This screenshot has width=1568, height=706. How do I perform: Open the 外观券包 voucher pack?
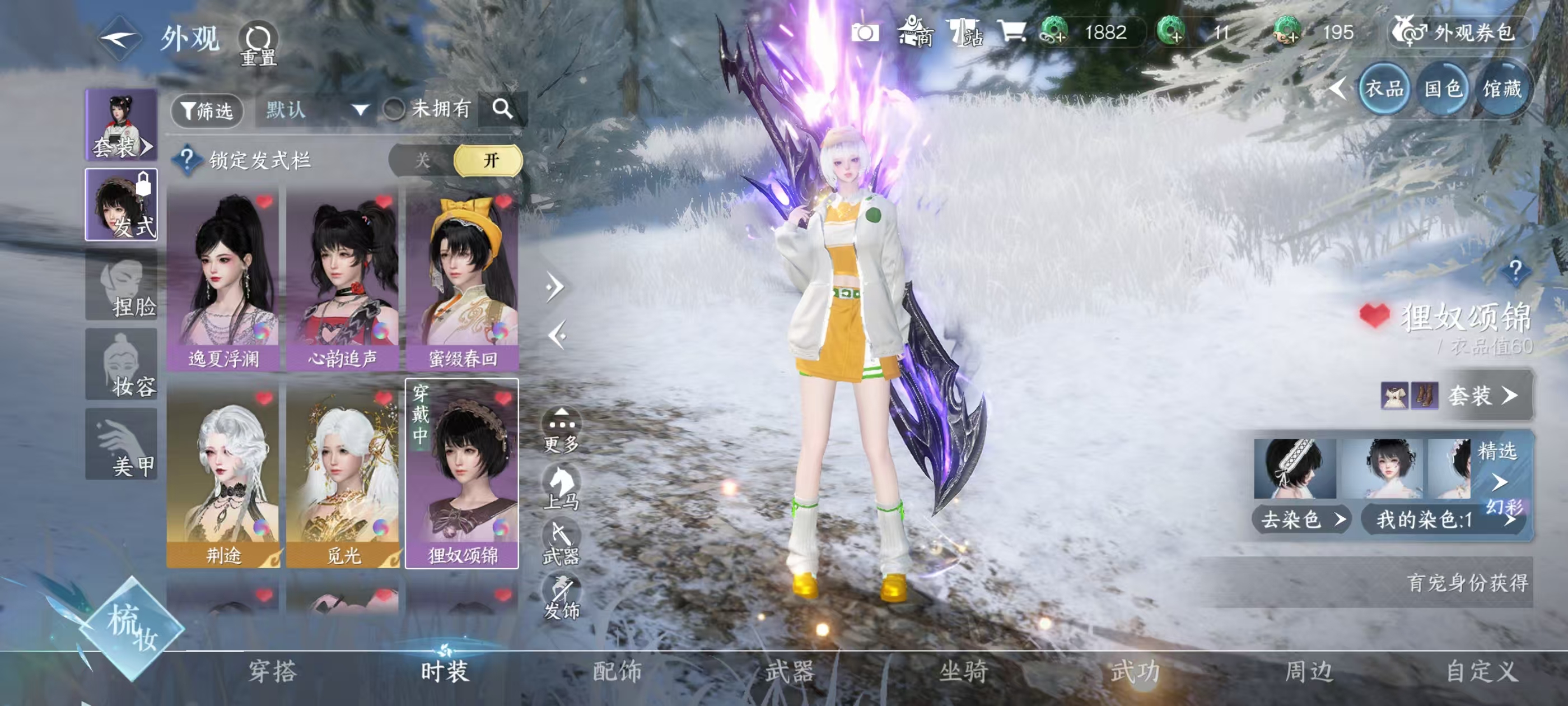1460,33
